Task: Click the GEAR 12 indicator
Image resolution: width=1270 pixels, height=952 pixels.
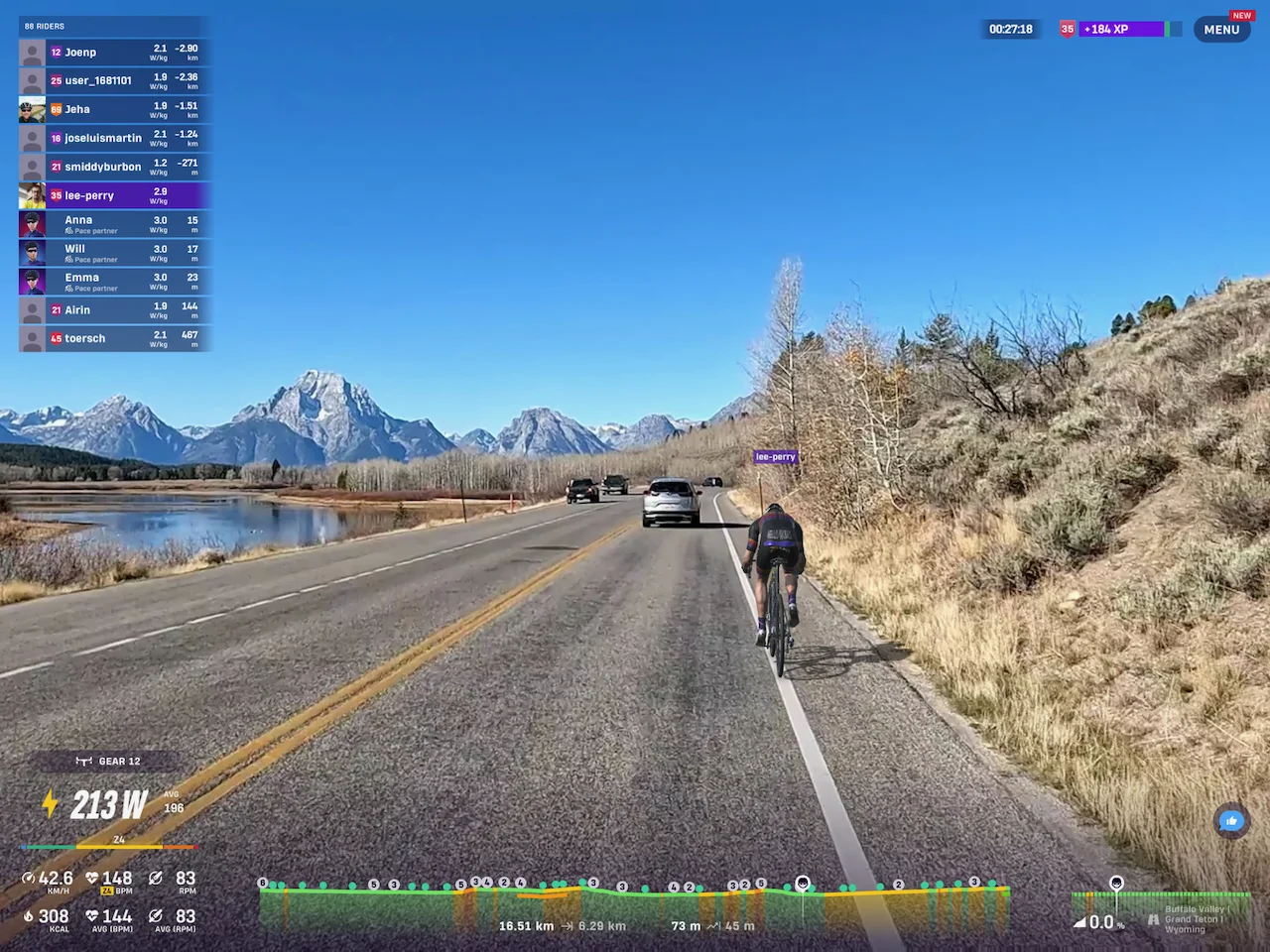Action: (109, 762)
